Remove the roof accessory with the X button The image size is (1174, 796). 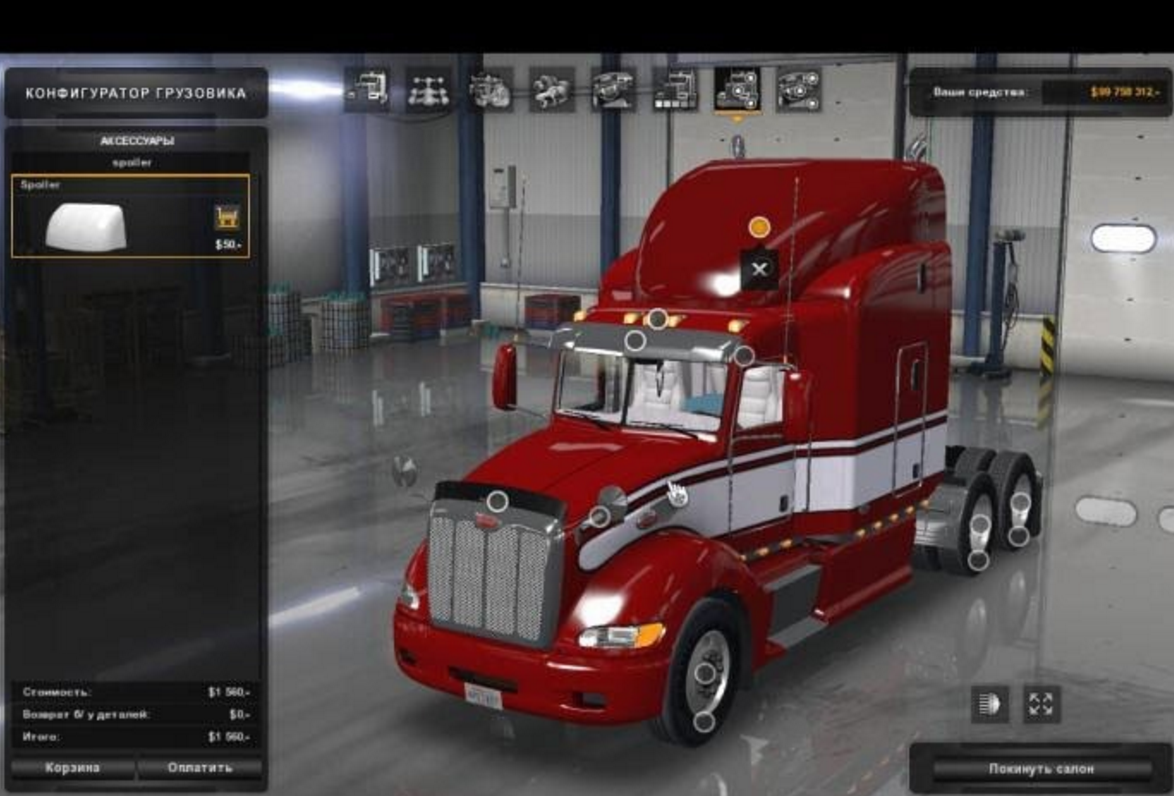click(759, 269)
